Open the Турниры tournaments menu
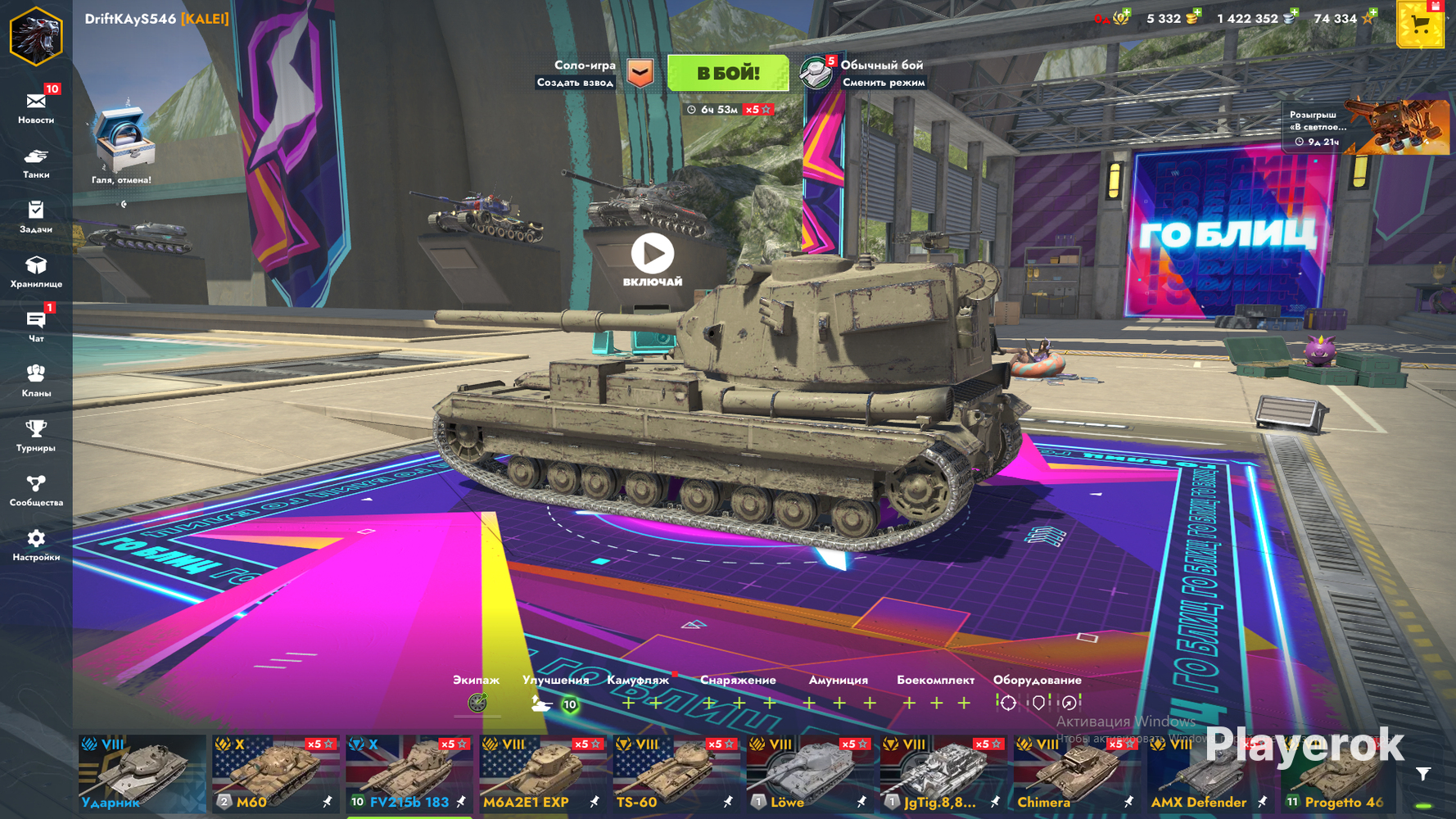This screenshot has width=1456, height=819. point(36,436)
